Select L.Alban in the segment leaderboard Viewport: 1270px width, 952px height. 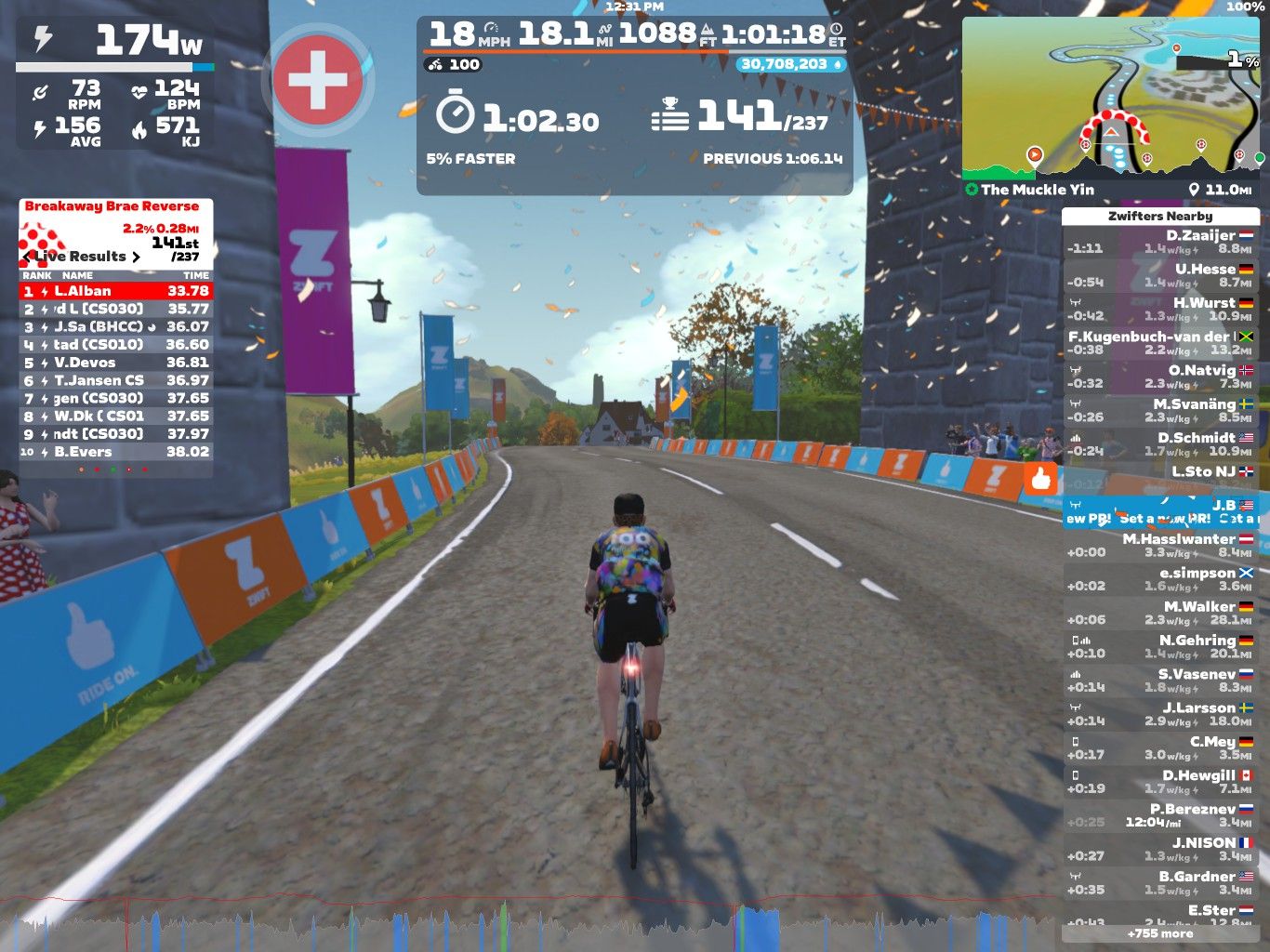116,291
